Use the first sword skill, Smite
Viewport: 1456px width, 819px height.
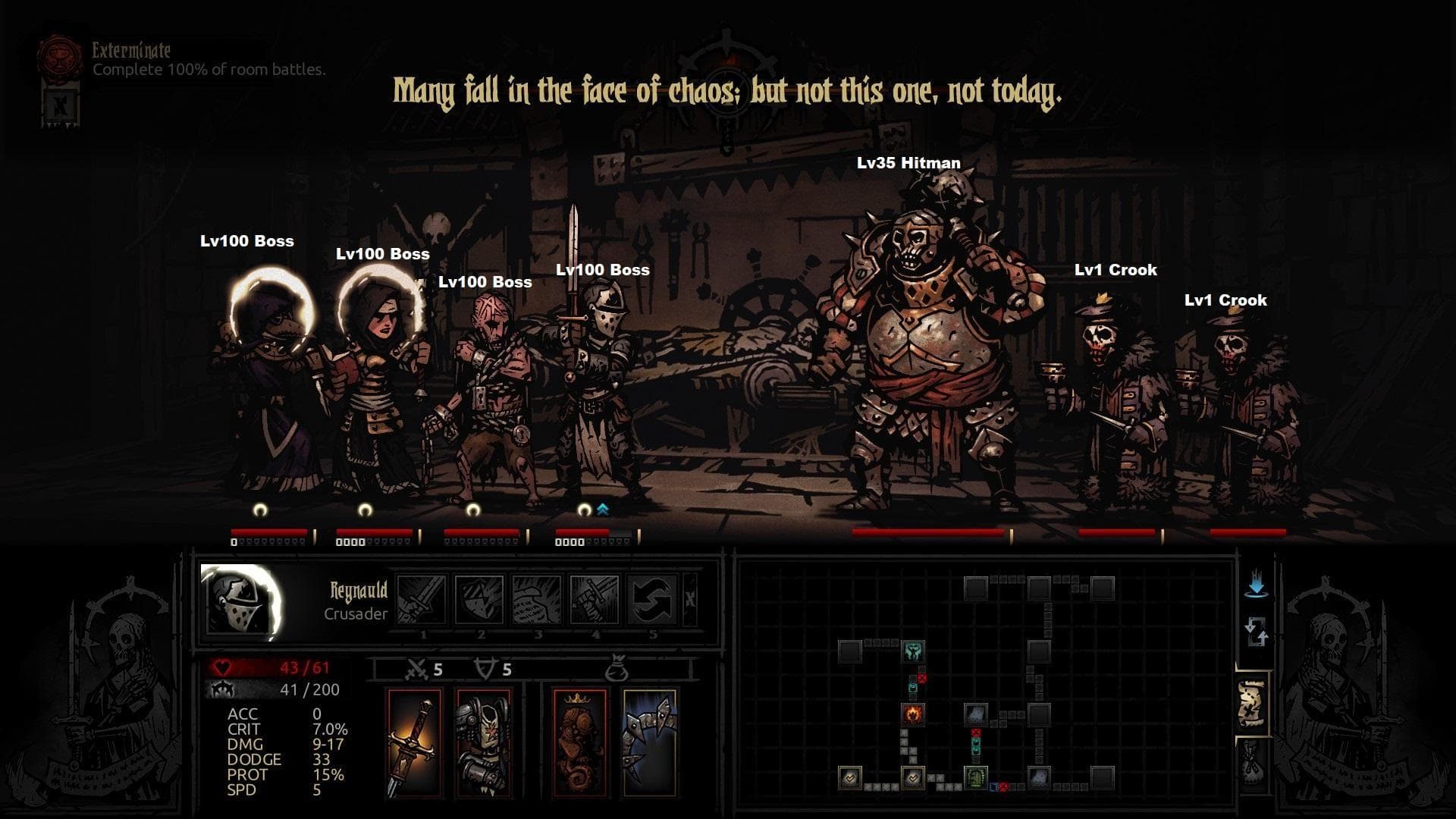(x=422, y=600)
